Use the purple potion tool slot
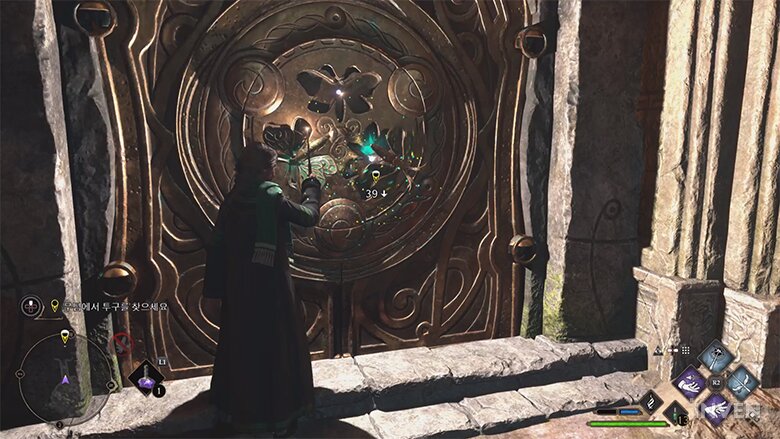The width and height of the screenshot is (780, 439). tap(145, 377)
